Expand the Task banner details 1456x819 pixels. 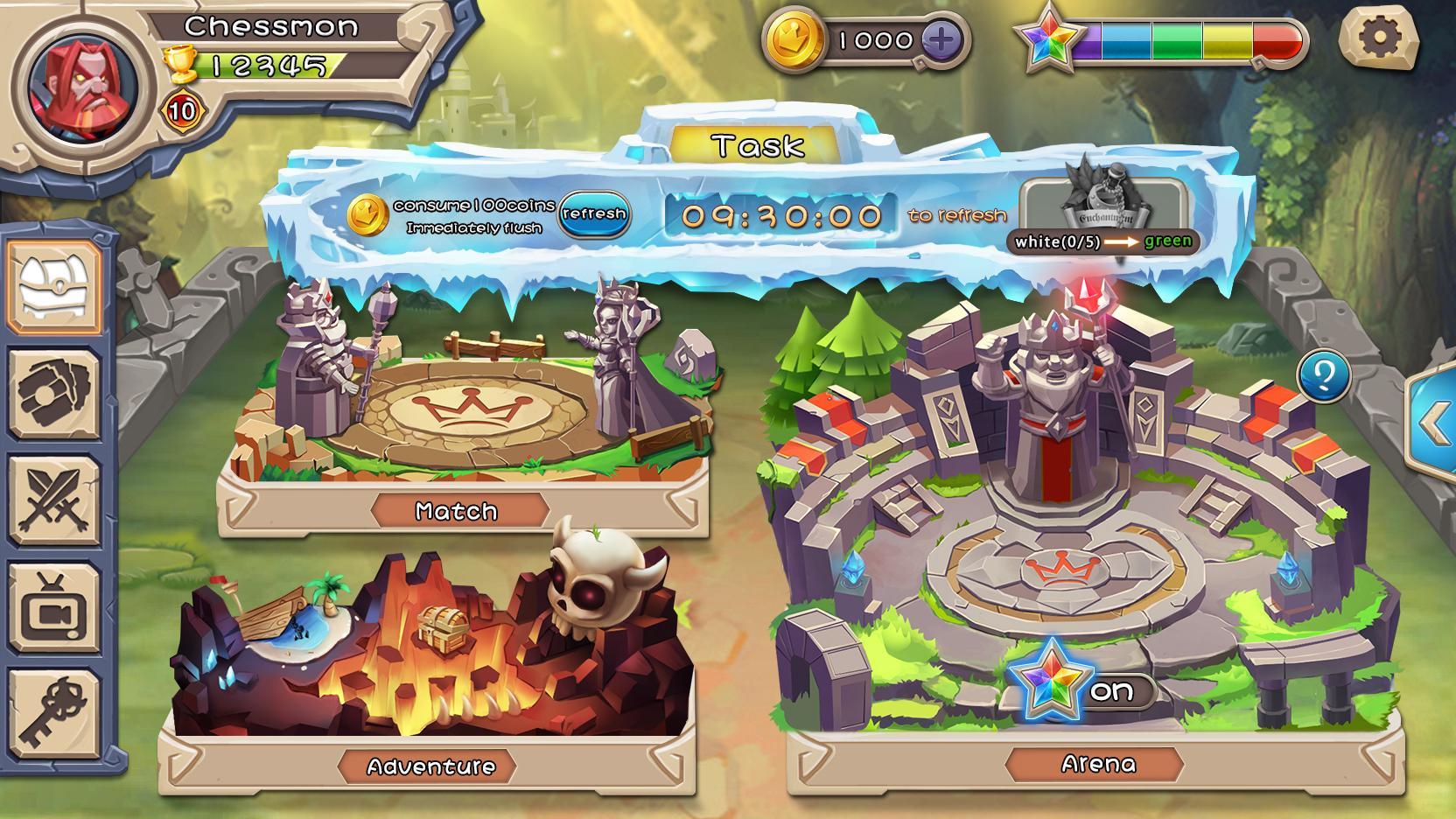(x=755, y=144)
